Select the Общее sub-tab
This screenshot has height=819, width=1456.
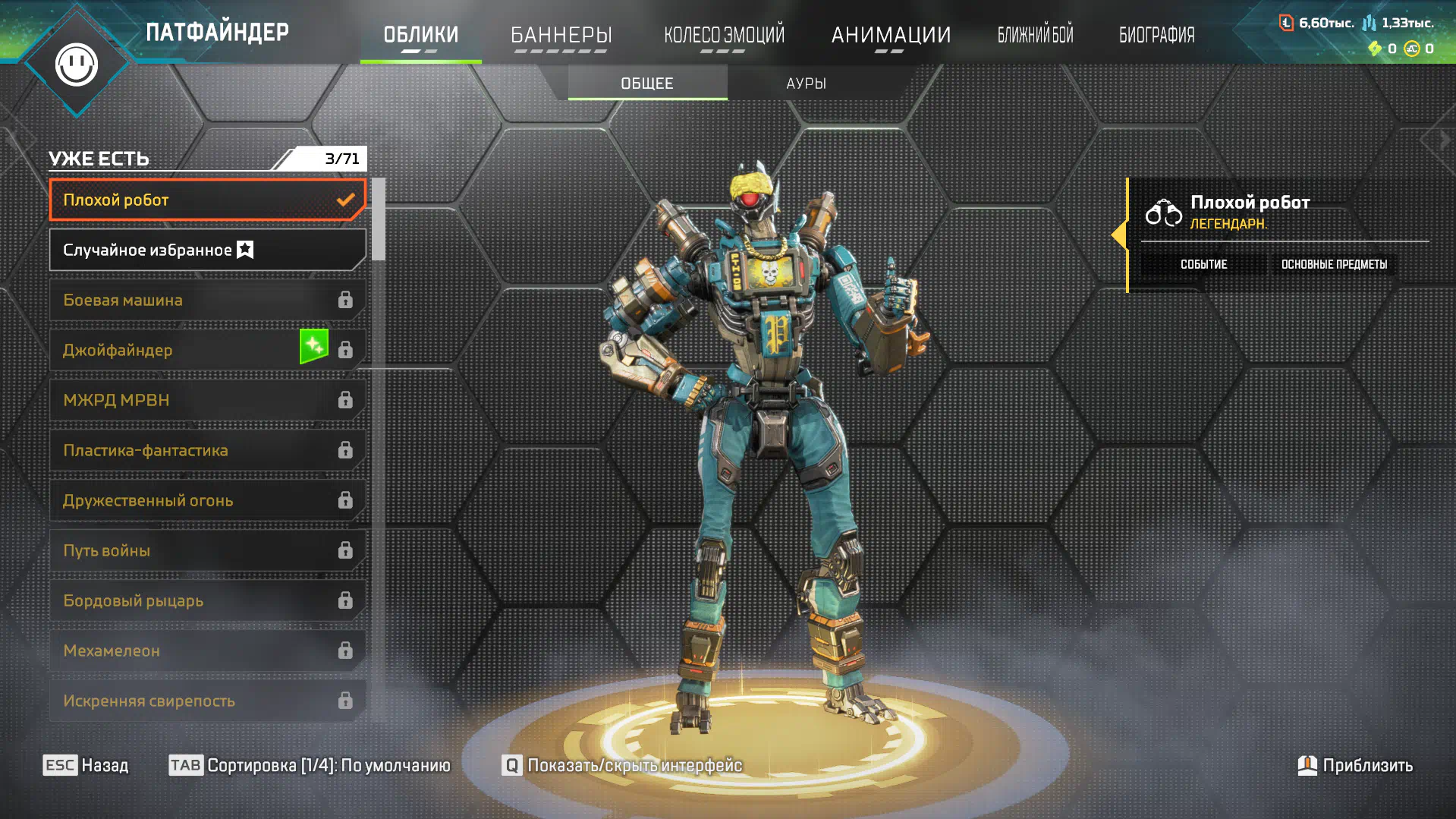(647, 83)
